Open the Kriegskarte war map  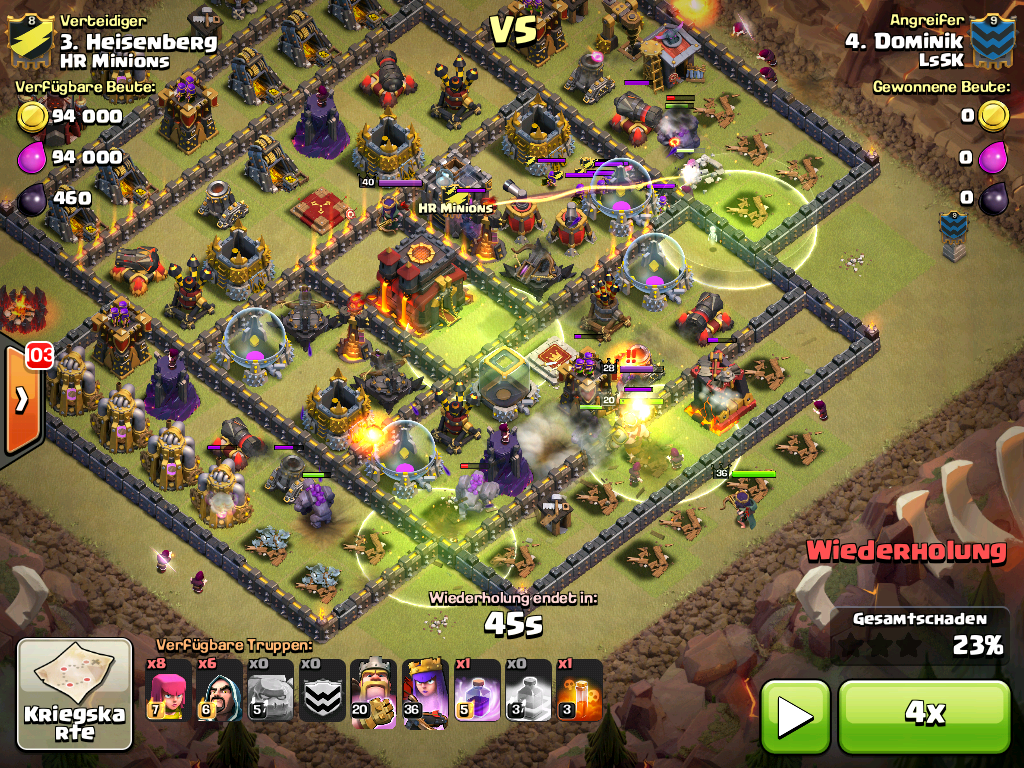coord(75,694)
